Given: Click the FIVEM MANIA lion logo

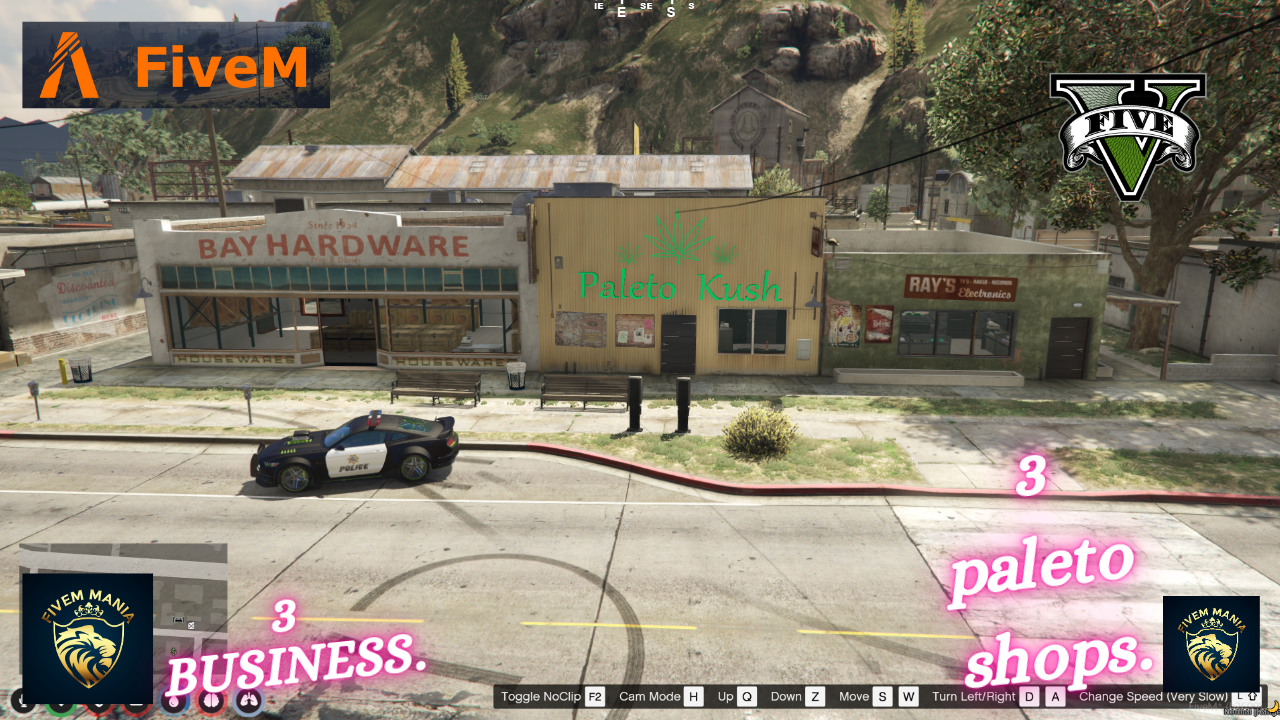Looking at the screenshot, I should 88,640.
